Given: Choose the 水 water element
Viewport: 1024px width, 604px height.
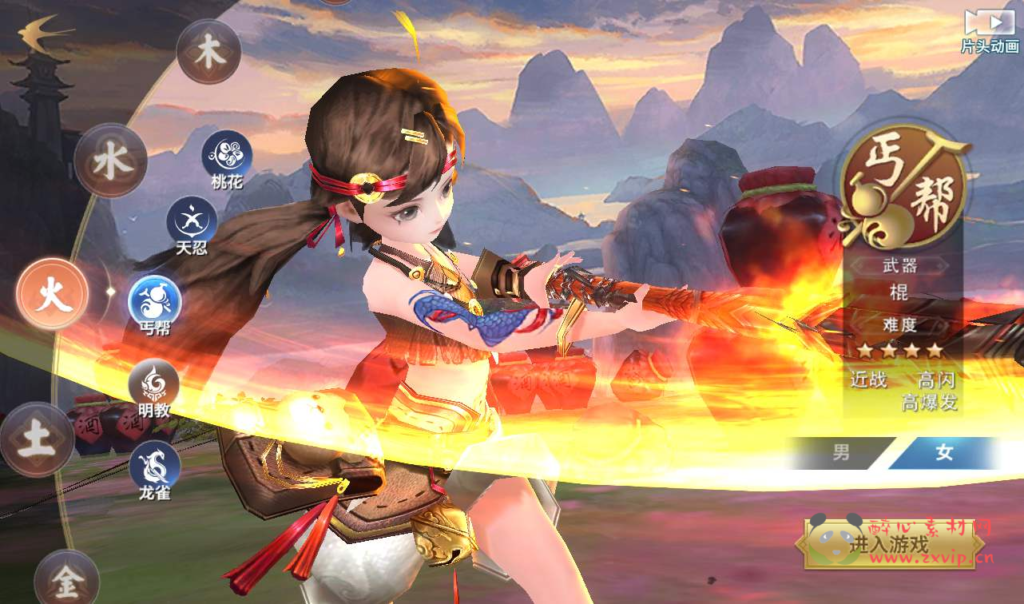Looking at the screenshot, I should coord(111,161).
